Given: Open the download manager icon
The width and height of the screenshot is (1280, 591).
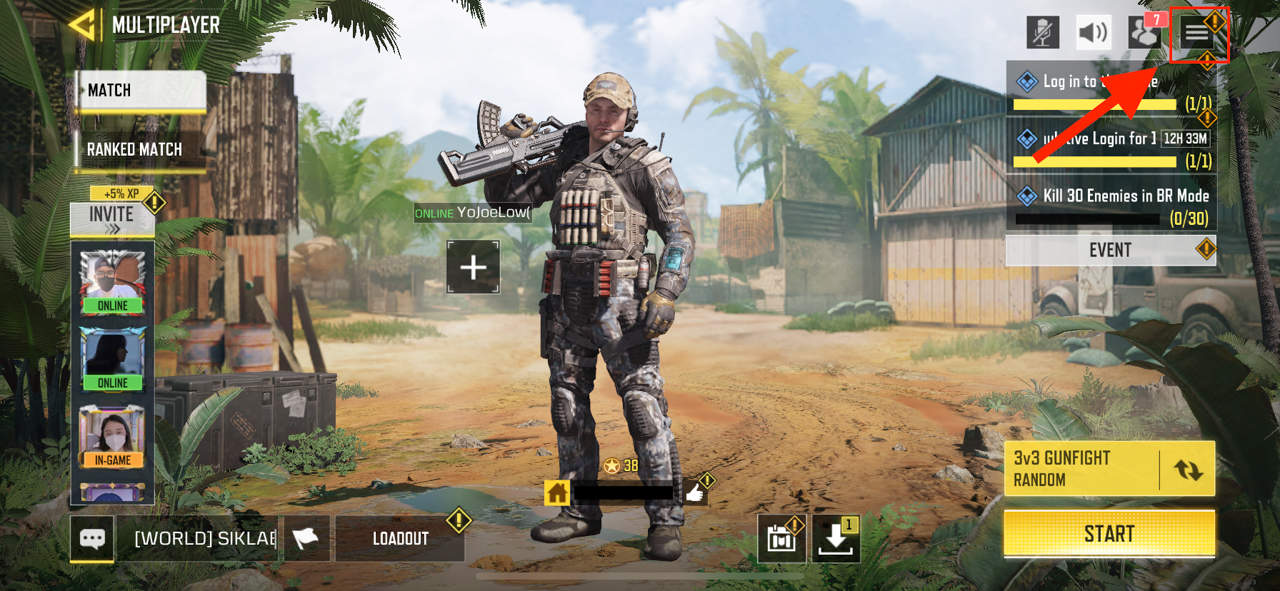Looking at the screenshot, I should pos(834,539).
